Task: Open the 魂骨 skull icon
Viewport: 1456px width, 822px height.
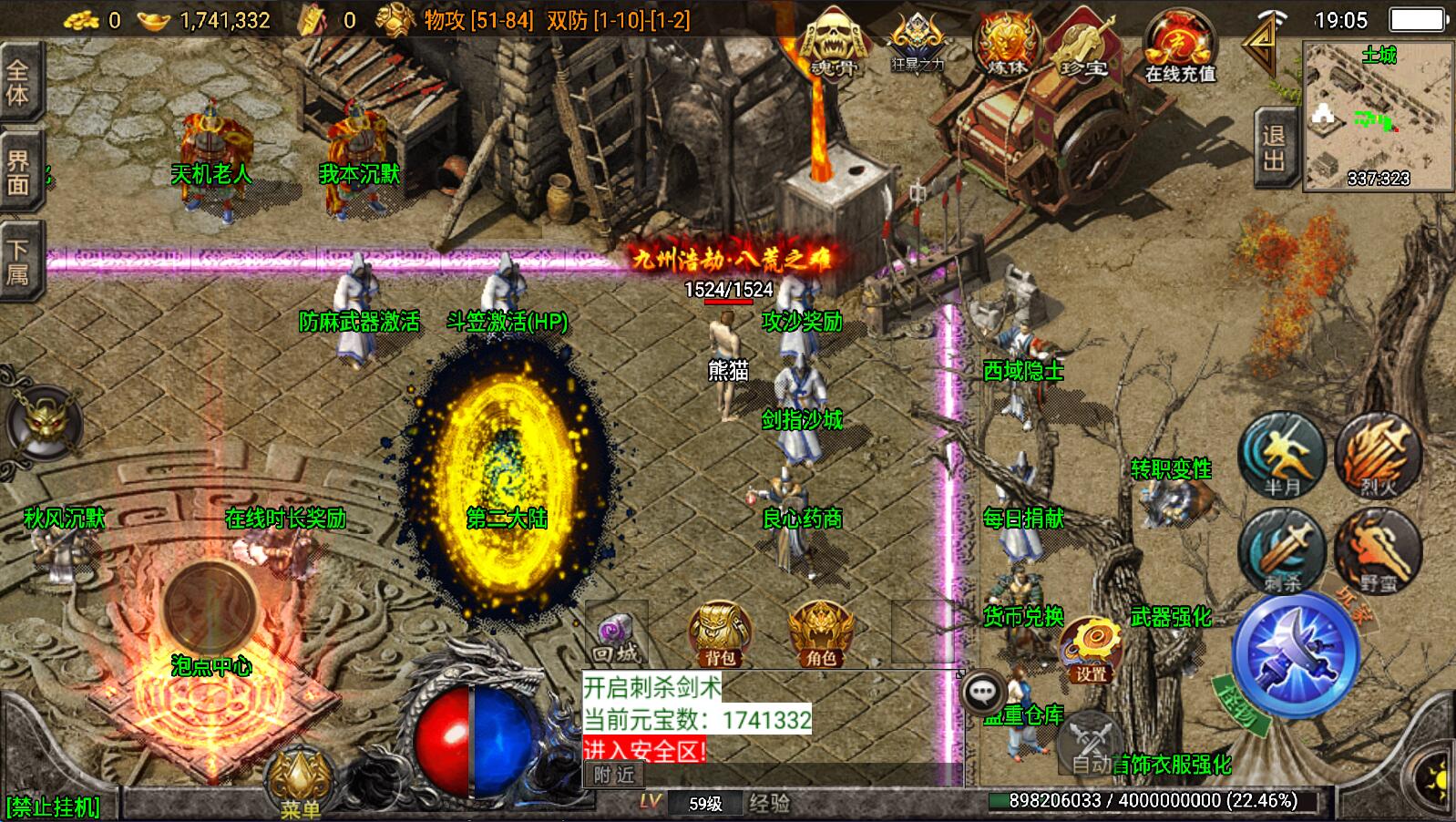Action: click(x=831, y=44)
